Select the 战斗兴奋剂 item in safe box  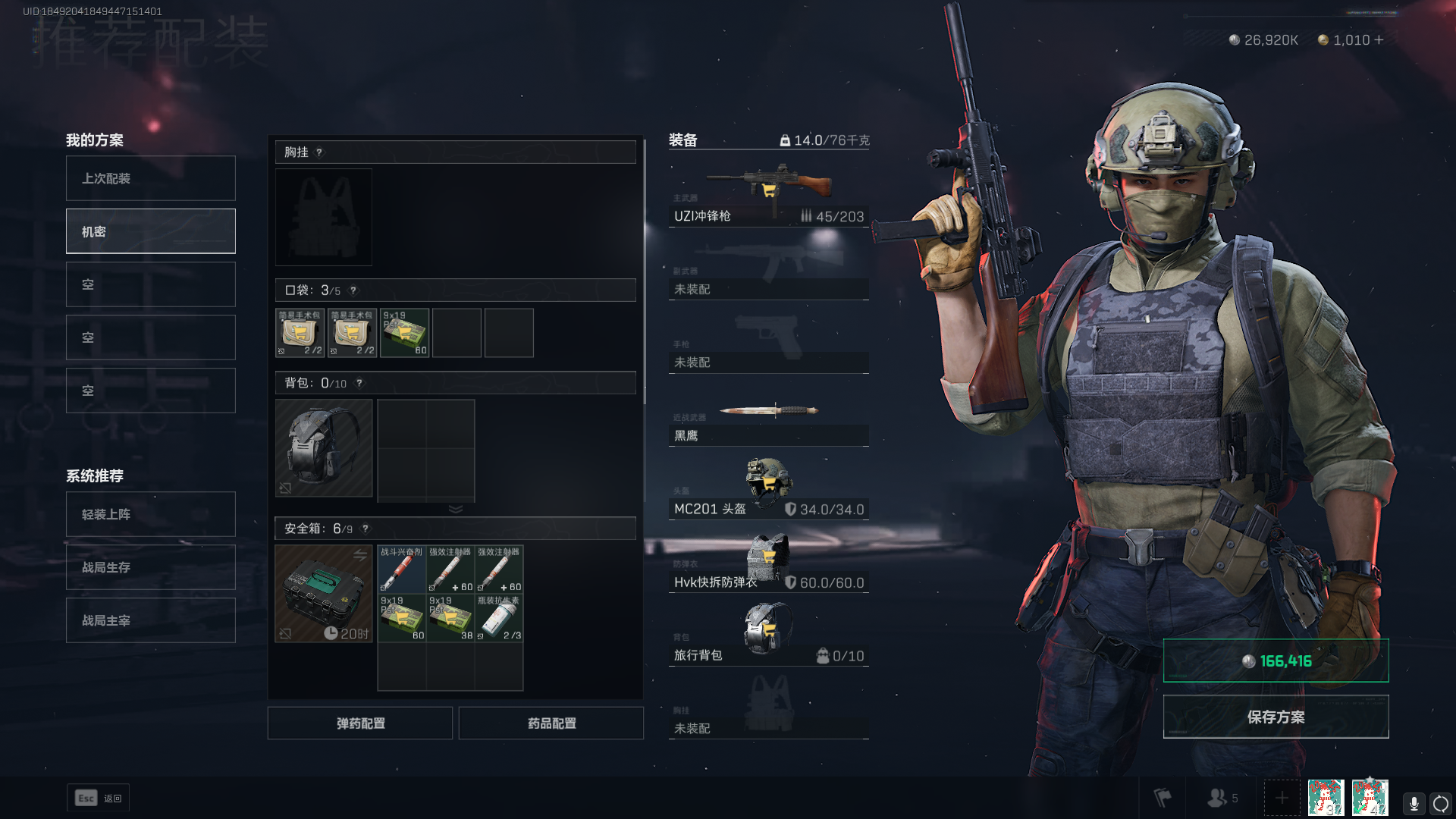(x=402, y=569)
